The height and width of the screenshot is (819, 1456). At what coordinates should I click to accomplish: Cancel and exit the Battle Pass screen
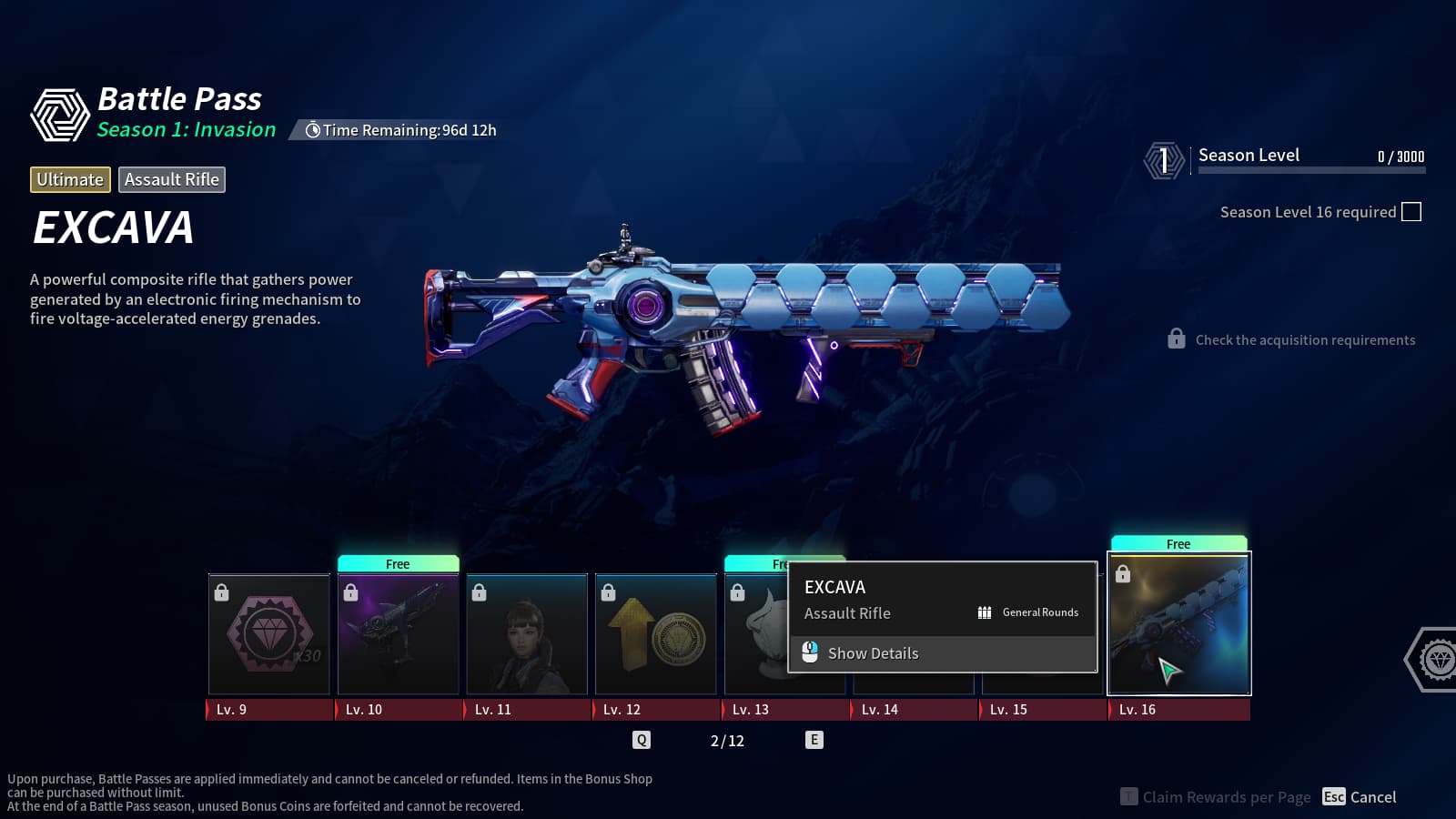[x=1360, y=797]
